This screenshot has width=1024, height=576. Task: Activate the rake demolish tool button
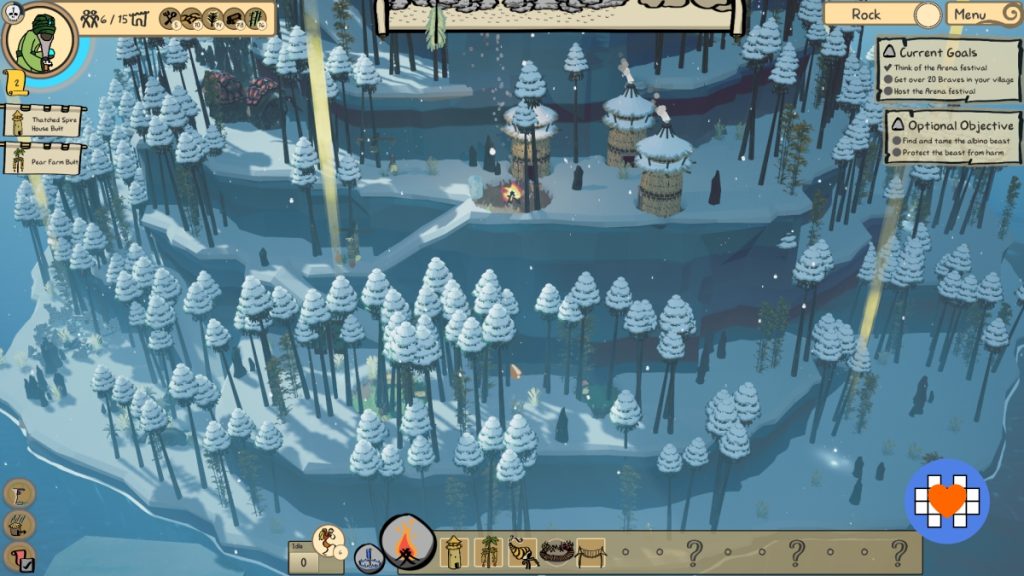20,524
